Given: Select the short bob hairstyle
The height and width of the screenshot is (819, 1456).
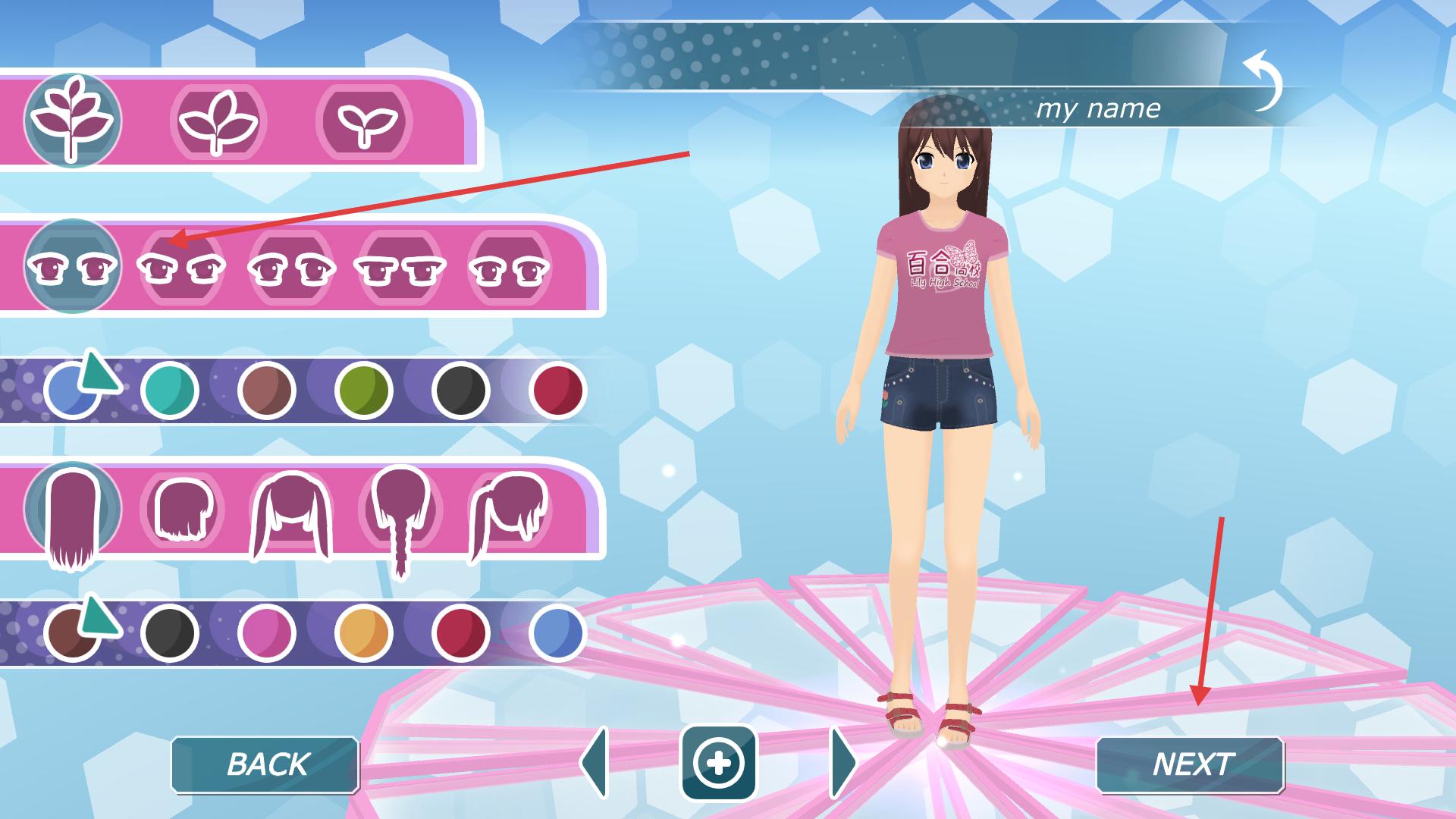Looking at the screenshot, I should (x=181, y=508).
